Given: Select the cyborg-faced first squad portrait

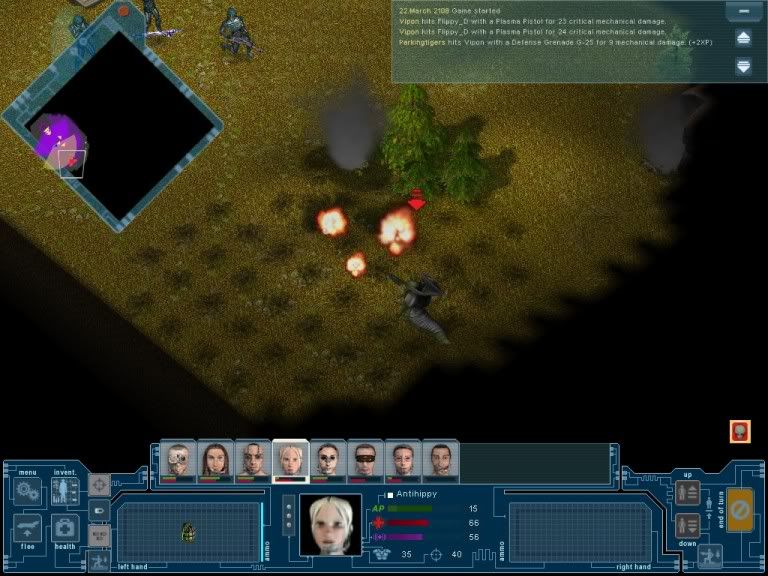Looking at the screenshot, I should tap(178, 460).
